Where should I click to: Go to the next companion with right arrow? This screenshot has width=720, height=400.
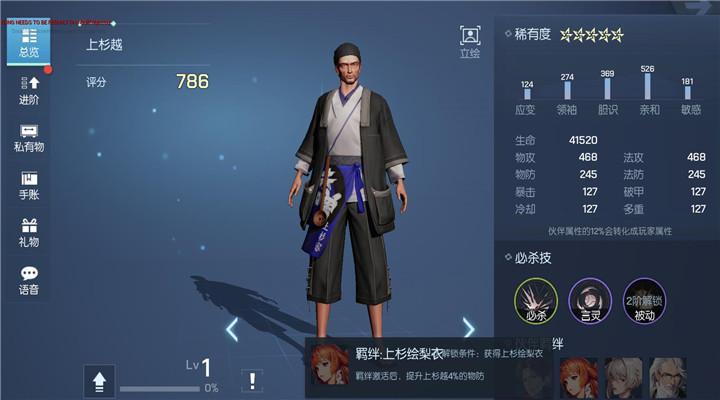468,328
